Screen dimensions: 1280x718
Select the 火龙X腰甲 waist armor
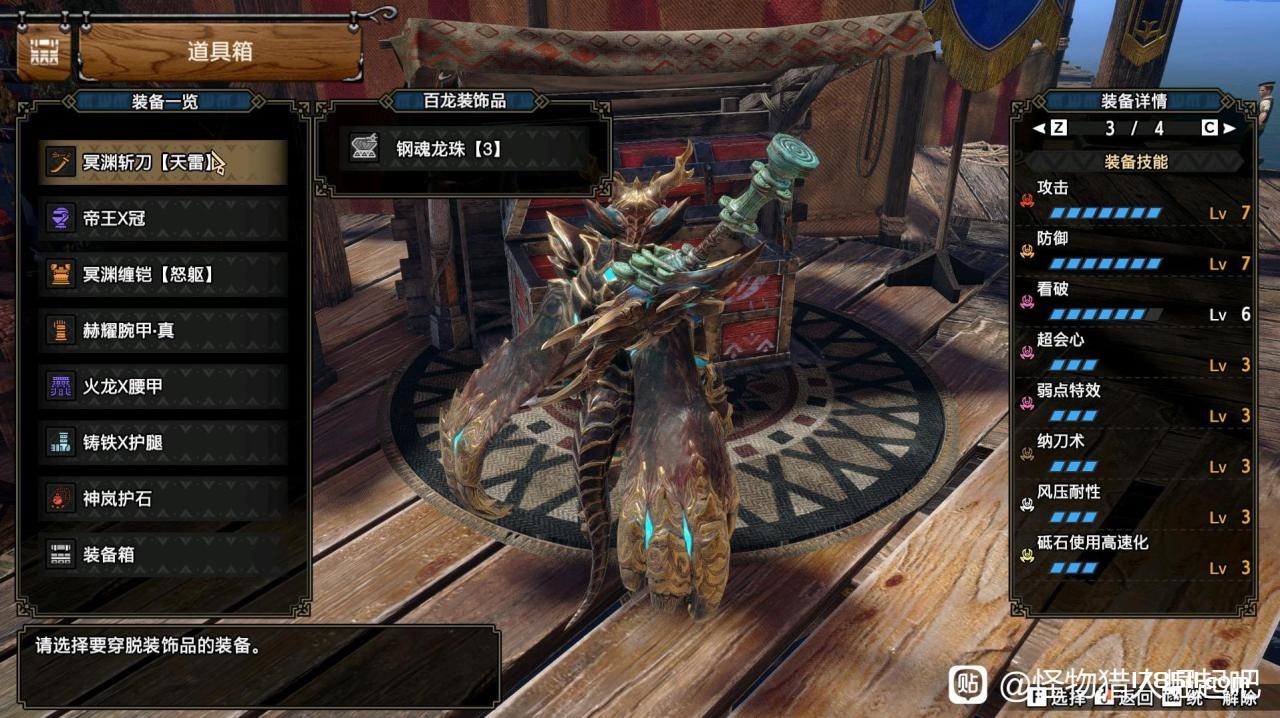tap(163, 386)
